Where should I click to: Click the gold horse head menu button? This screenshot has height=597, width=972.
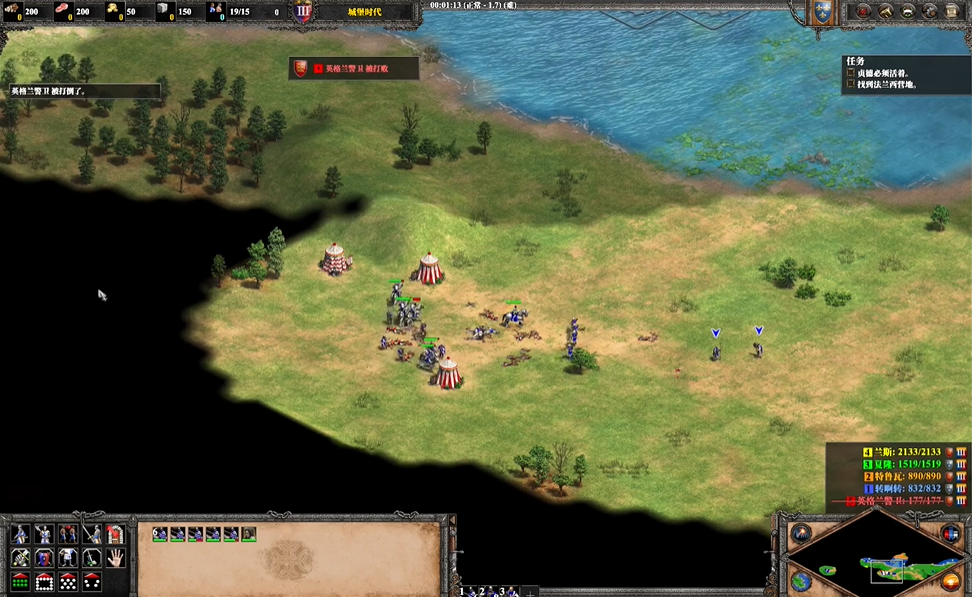(x=885, y=11)
